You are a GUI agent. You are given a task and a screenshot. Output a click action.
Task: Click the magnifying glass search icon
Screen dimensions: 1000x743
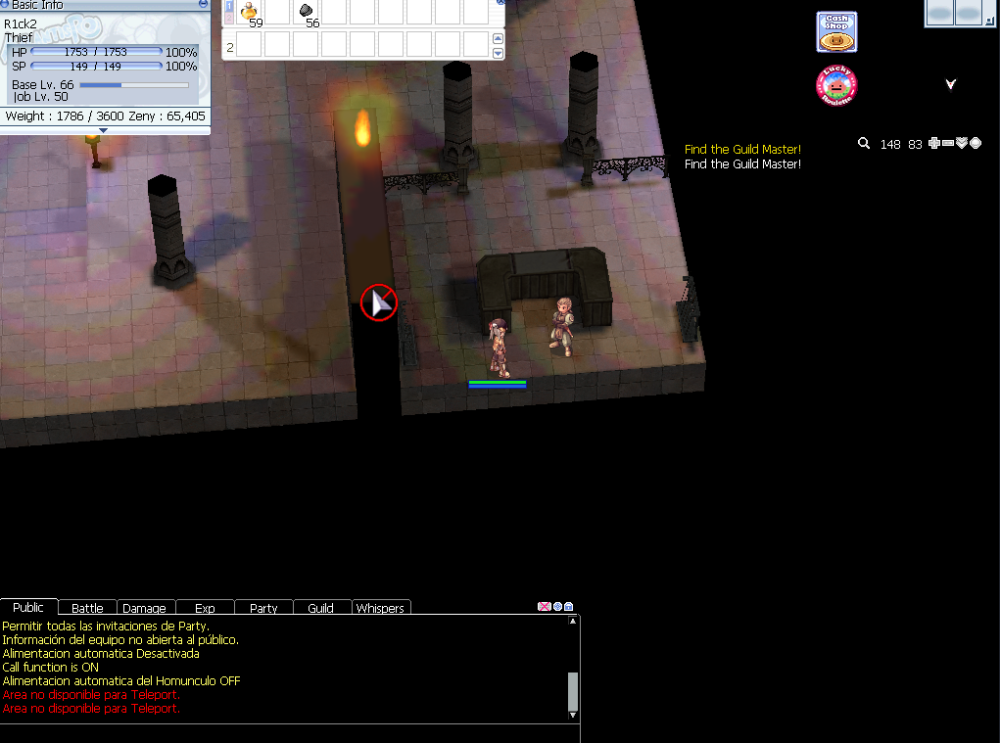[864, 144]
